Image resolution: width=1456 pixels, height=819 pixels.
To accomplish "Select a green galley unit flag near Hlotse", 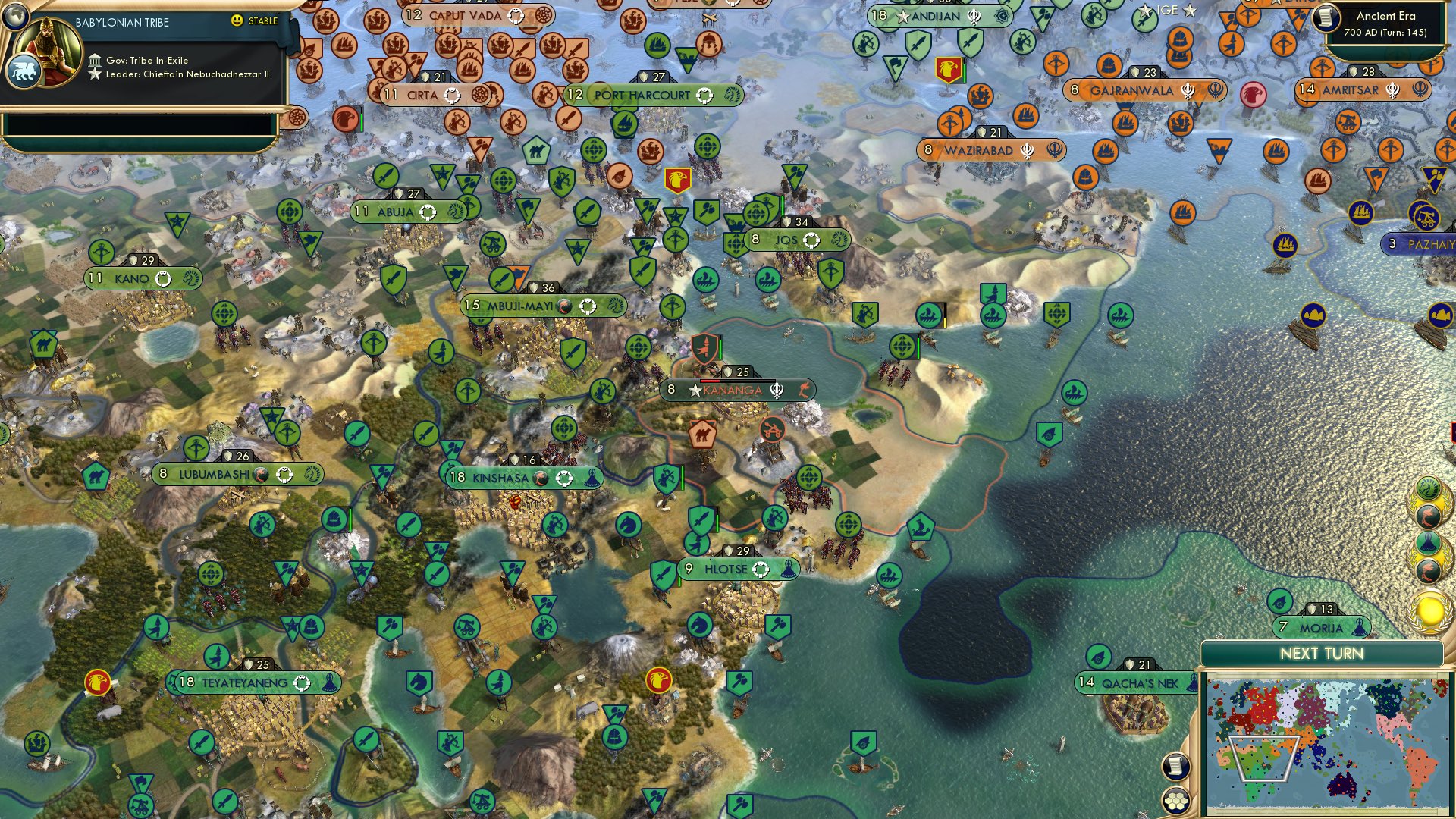I will click(890, 576).
